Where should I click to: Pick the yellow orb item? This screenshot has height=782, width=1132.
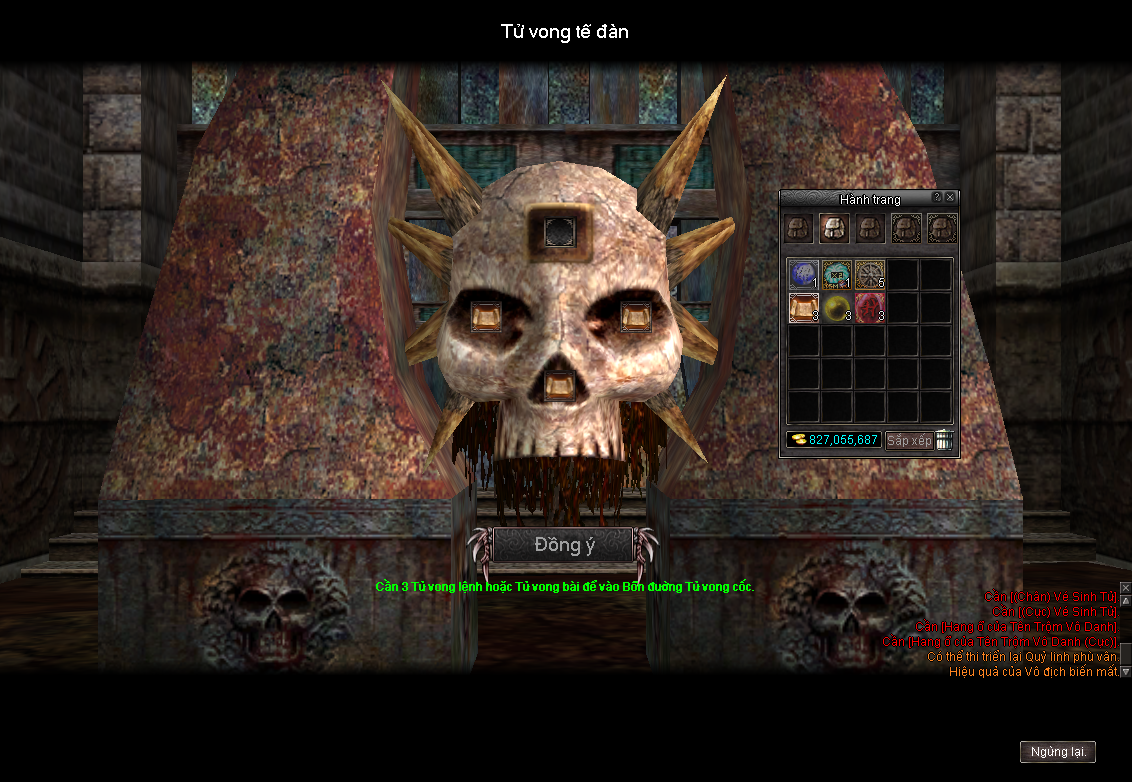click(837, 307)
